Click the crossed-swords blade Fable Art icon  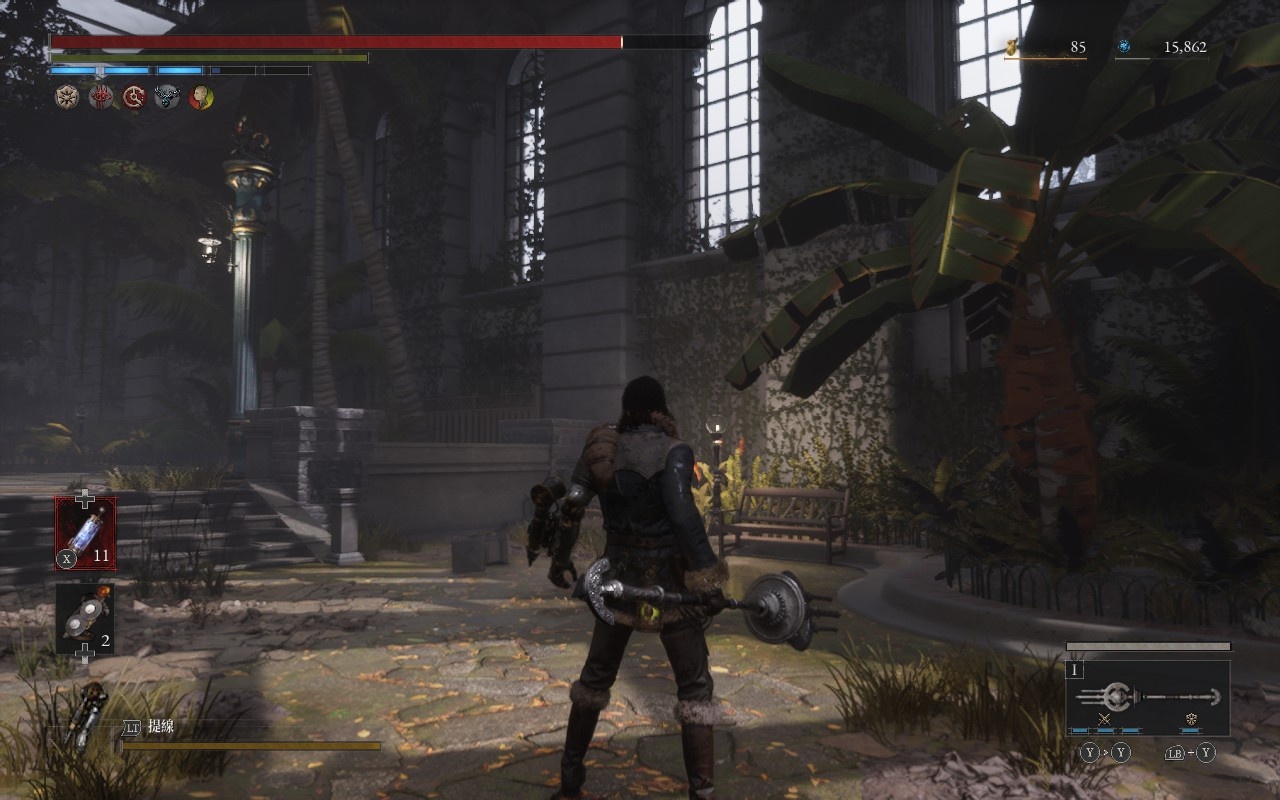(1105, 719)
